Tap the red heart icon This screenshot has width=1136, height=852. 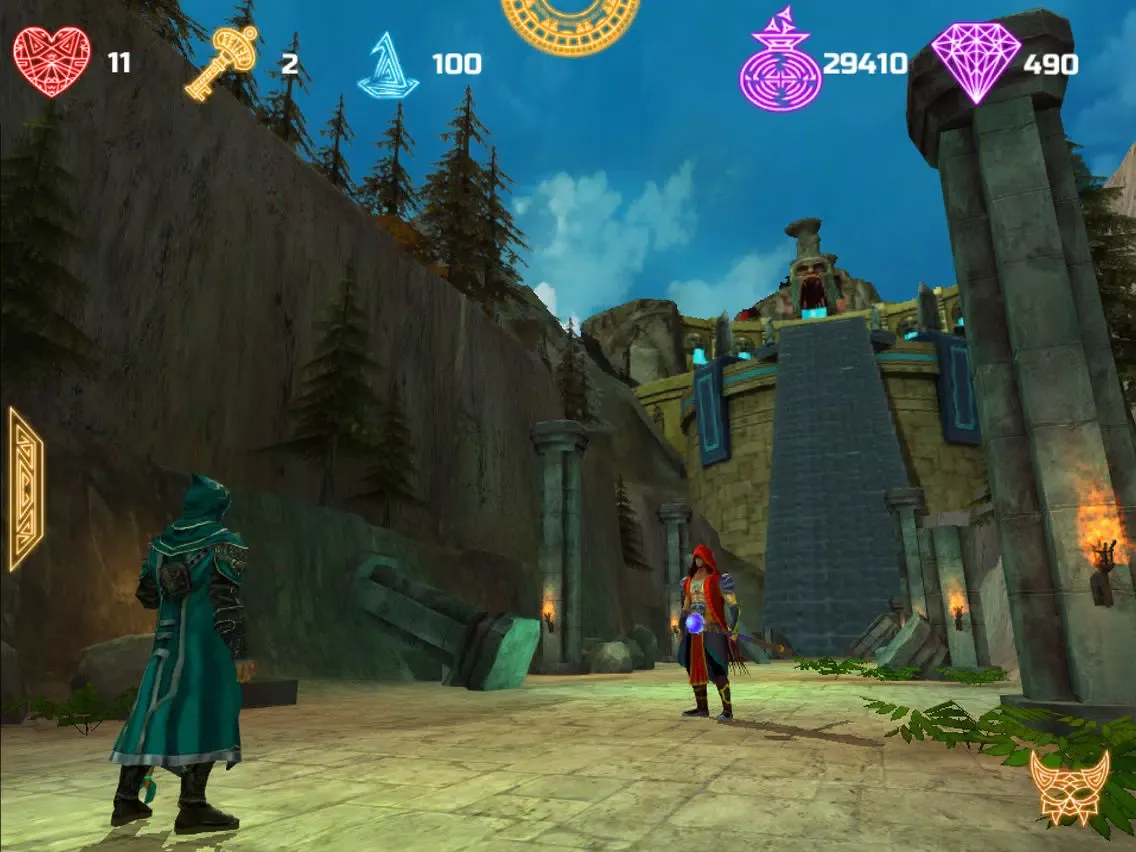click(x=52, y=62)
